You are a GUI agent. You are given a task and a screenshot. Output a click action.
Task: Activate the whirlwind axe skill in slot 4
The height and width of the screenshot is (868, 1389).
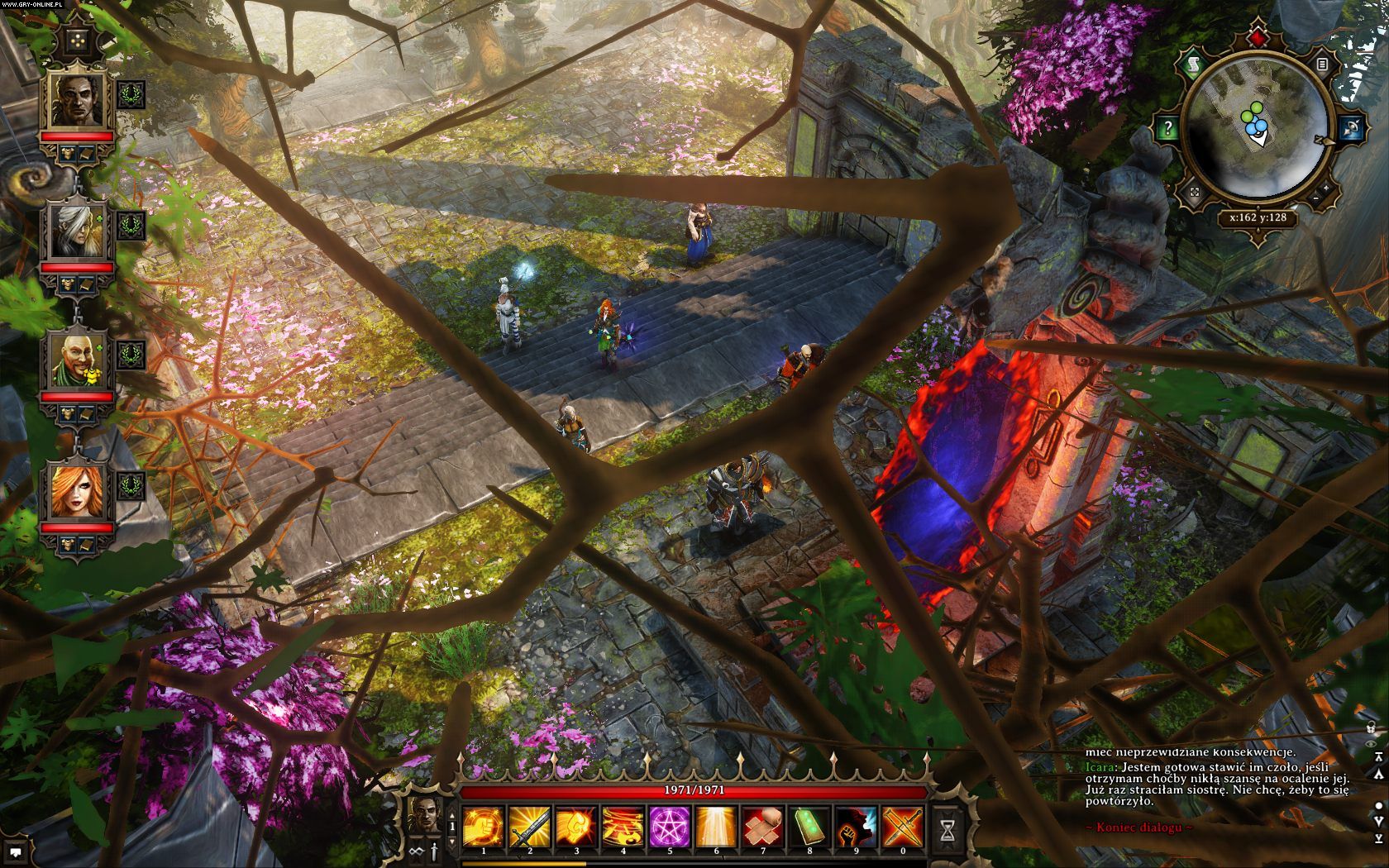tap(623, 826)
